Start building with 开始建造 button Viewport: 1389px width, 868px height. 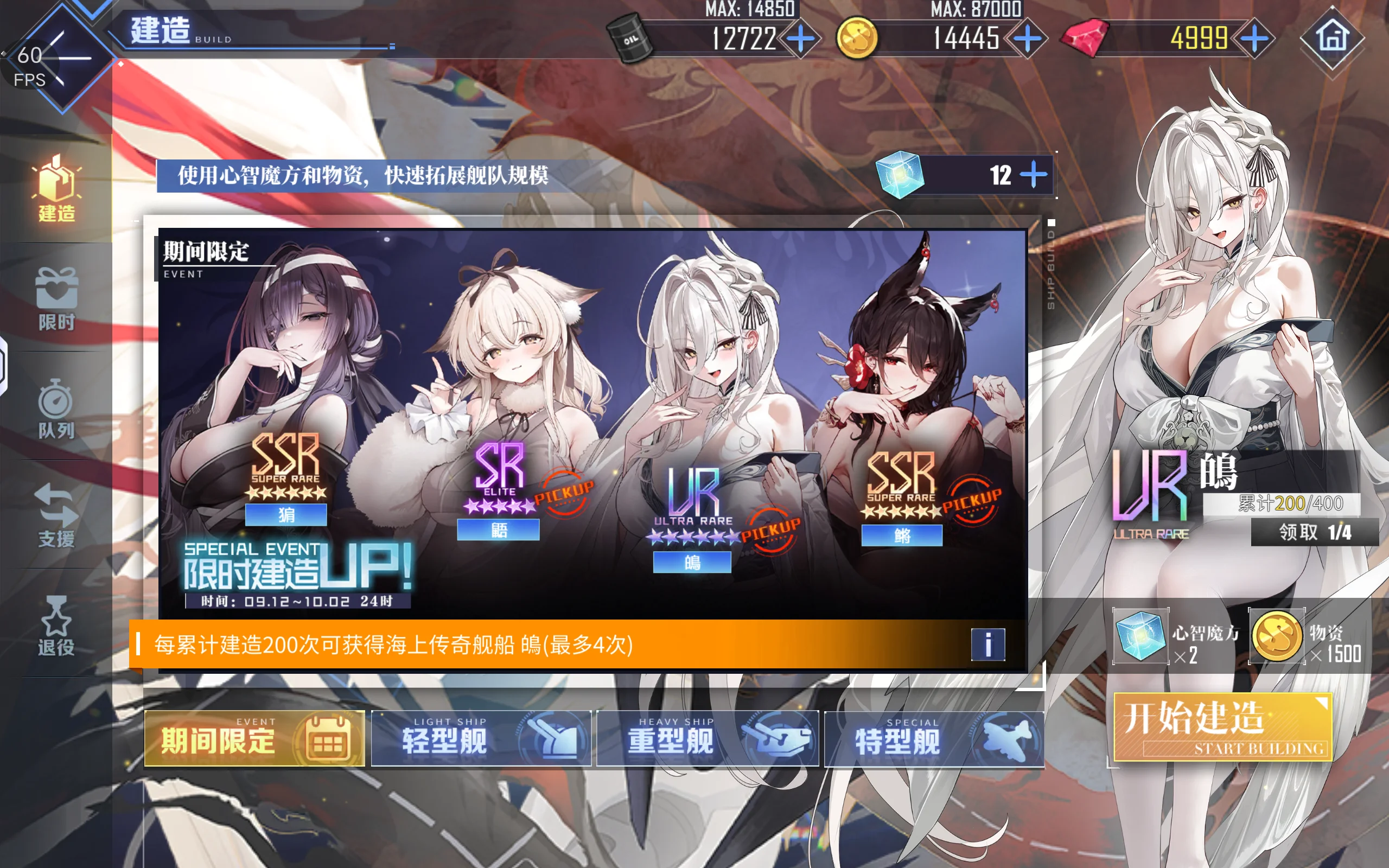point(1222,727)
